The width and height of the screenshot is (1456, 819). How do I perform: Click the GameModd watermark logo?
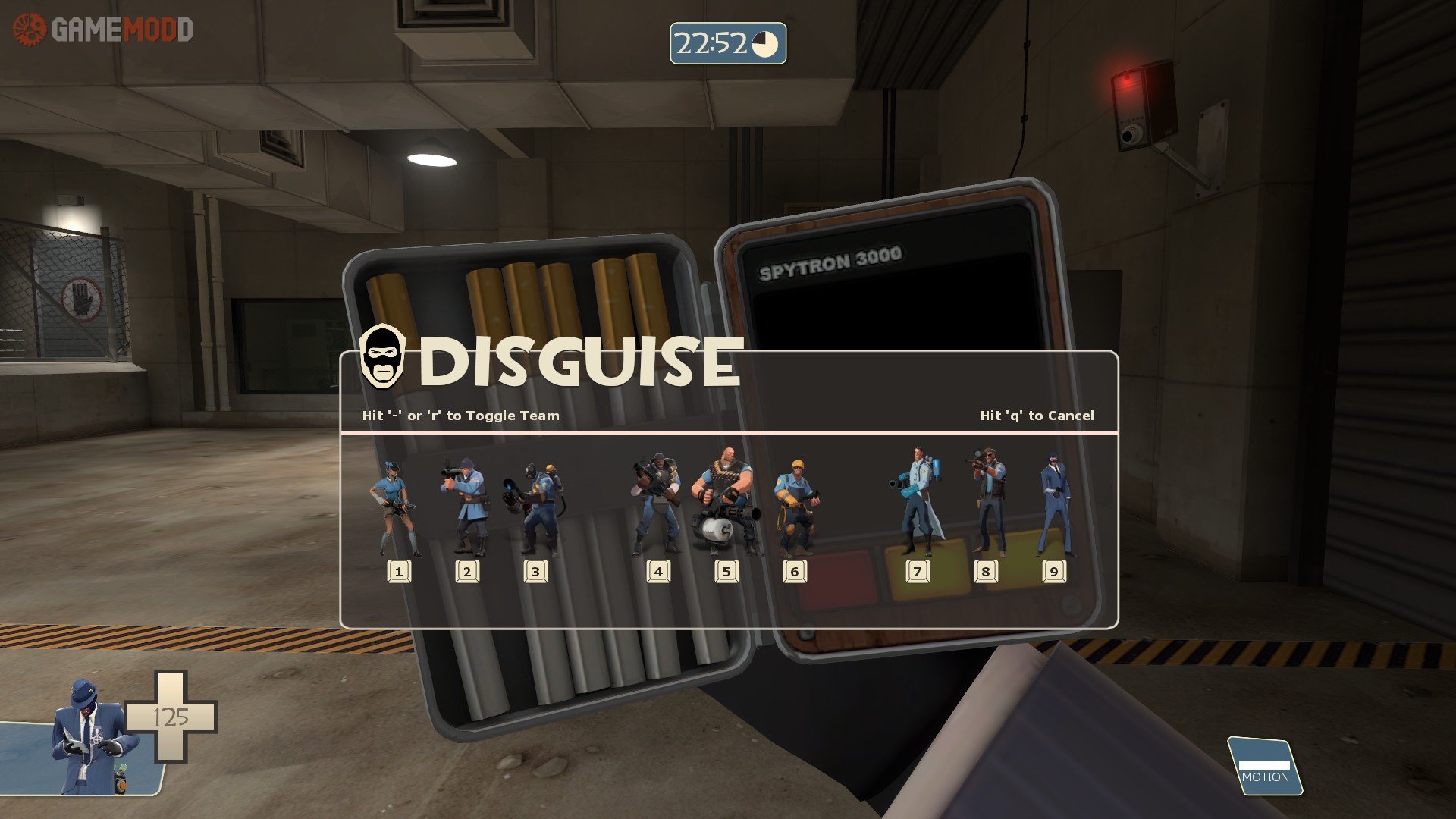coord(103,30)
